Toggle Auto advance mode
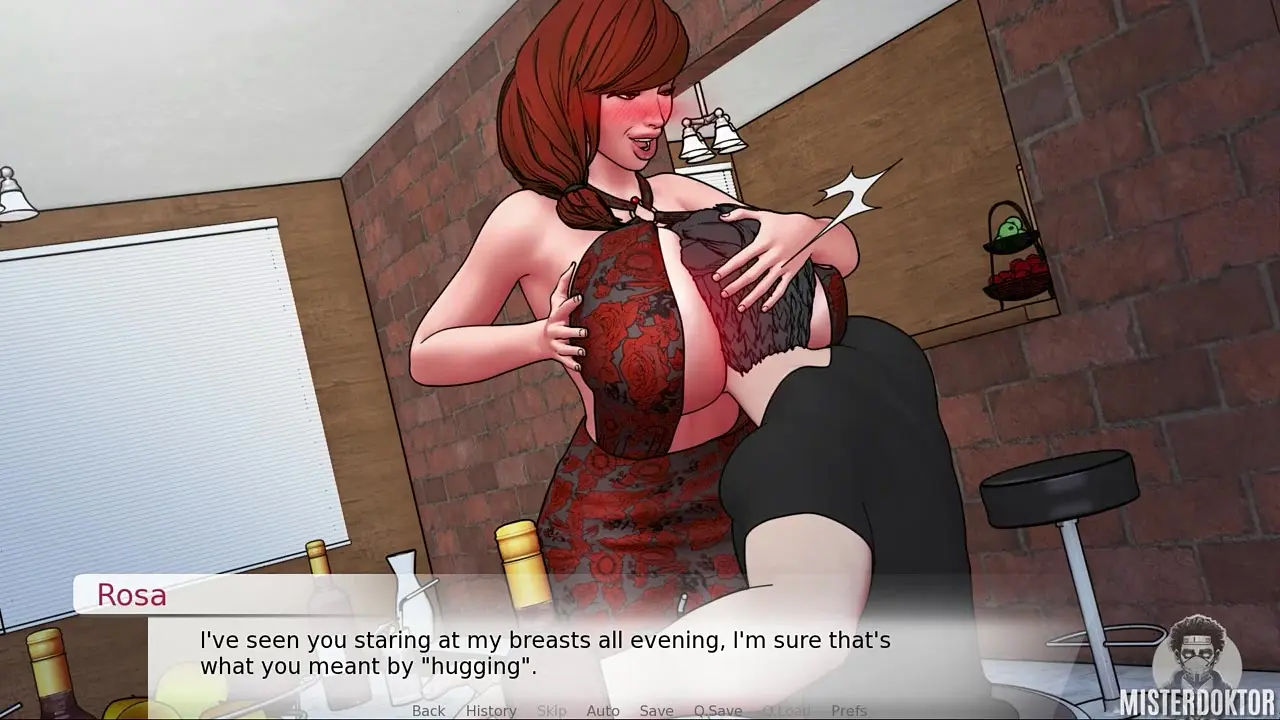This screenshot has width=1280, height=720. (x=603, y=711)
